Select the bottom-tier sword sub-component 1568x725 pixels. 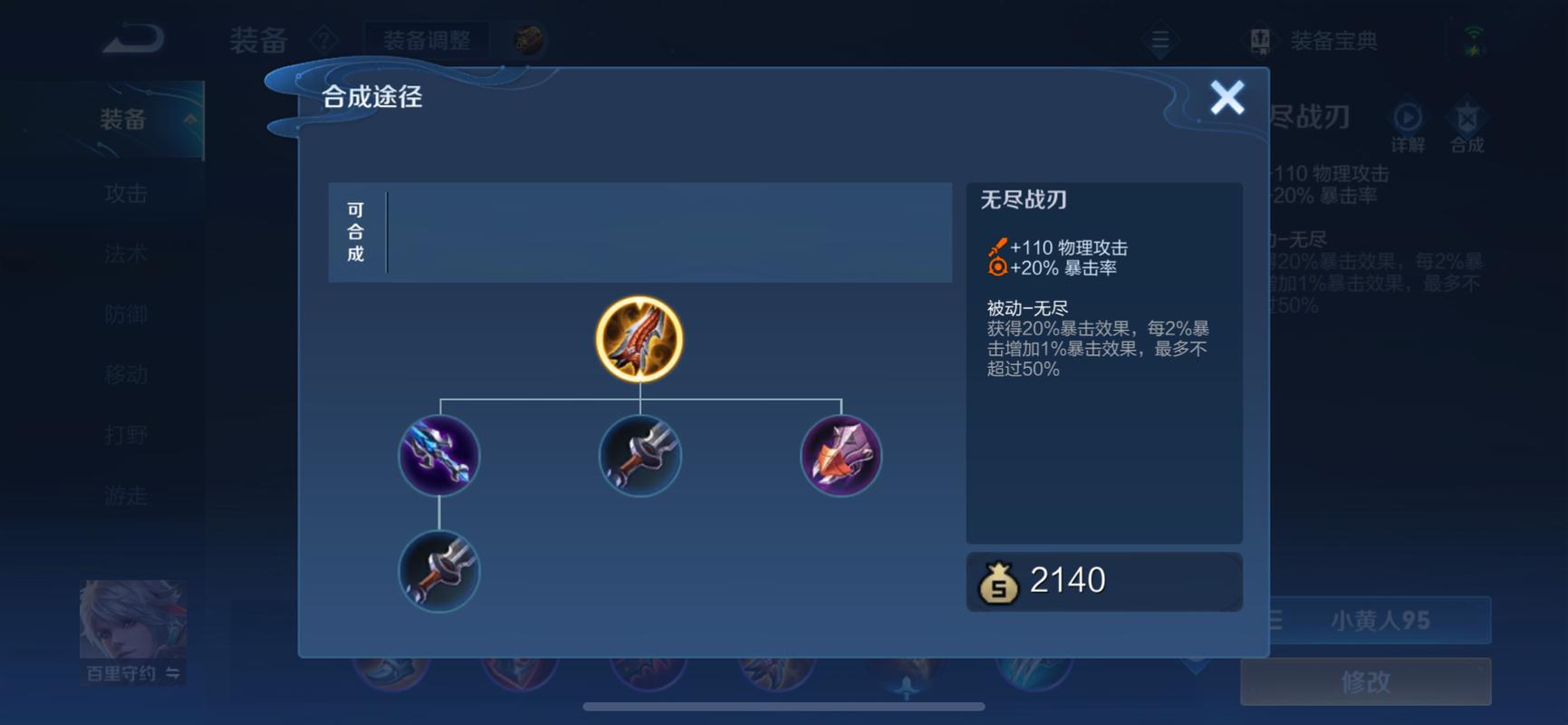(x=438, y=572)
